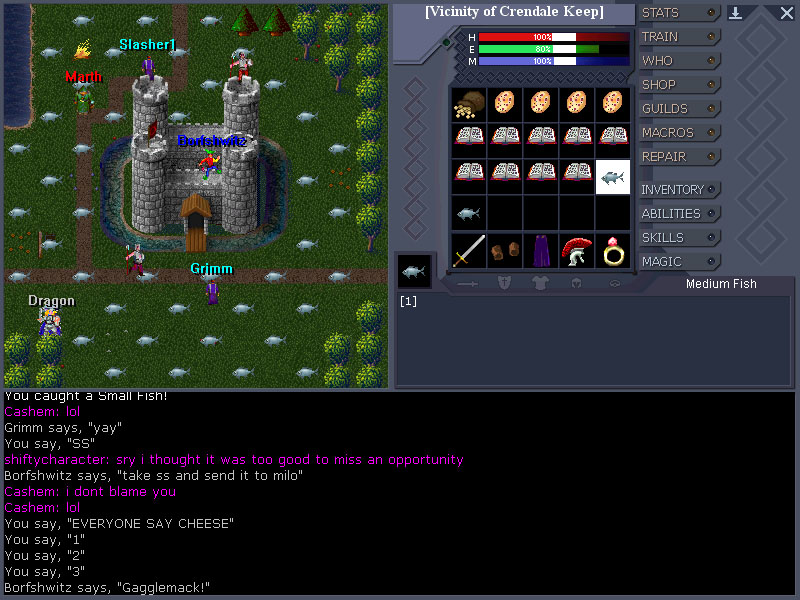Switch to the SKILLS view
800x600 pixels.
(x=679, y=238)
